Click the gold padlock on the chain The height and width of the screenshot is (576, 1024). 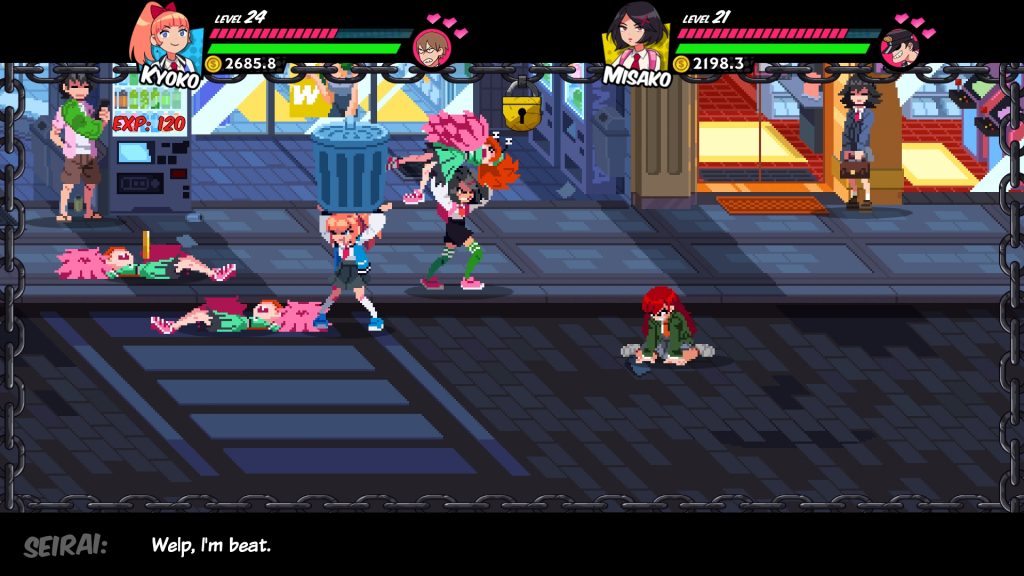(521, 108)
